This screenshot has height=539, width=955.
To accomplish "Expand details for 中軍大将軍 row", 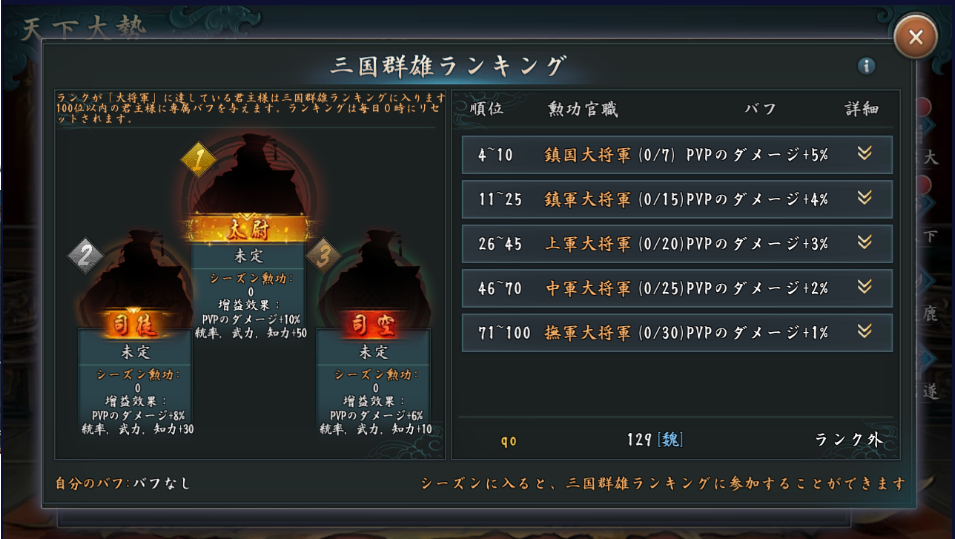I will coord(865,287).
